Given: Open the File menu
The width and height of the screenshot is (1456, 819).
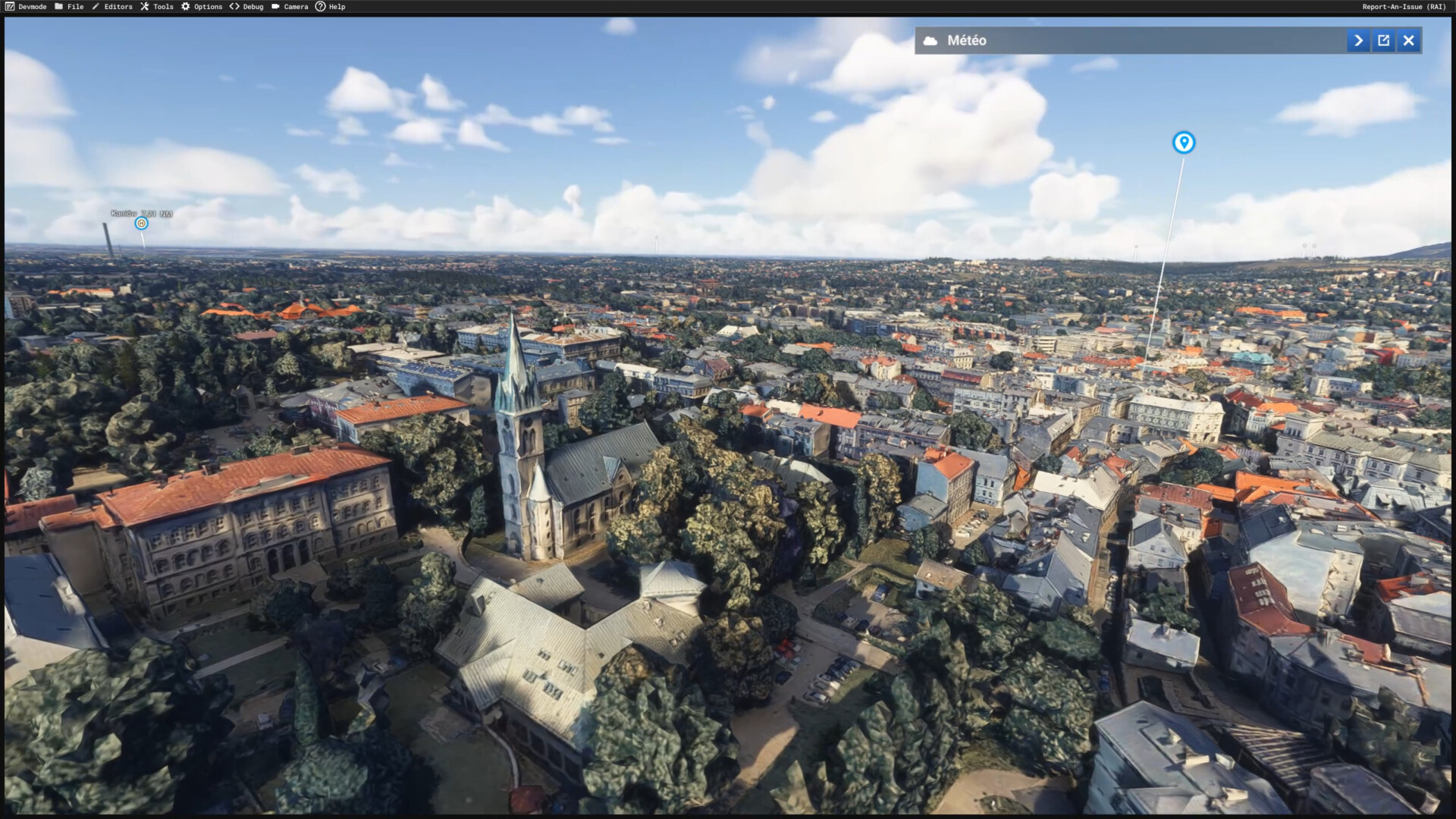Looking at the screenshot, I should 69,7.
